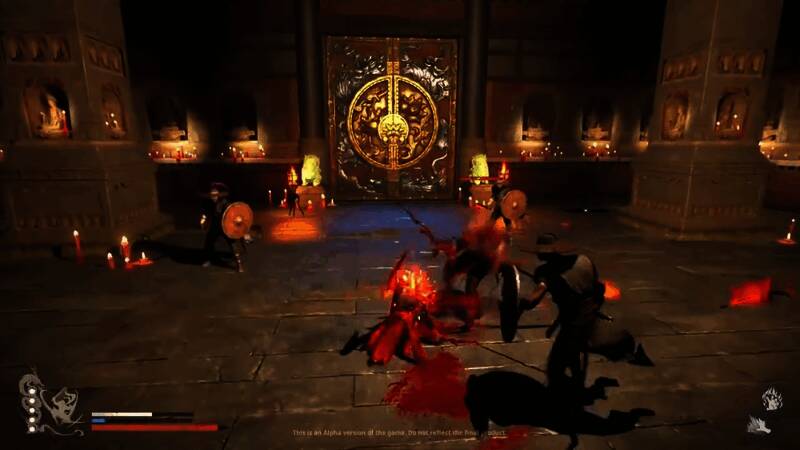Activate the white slash ability icon
Image resolution: width=800 pixels, height=450 pixels.
coord(759,425)
